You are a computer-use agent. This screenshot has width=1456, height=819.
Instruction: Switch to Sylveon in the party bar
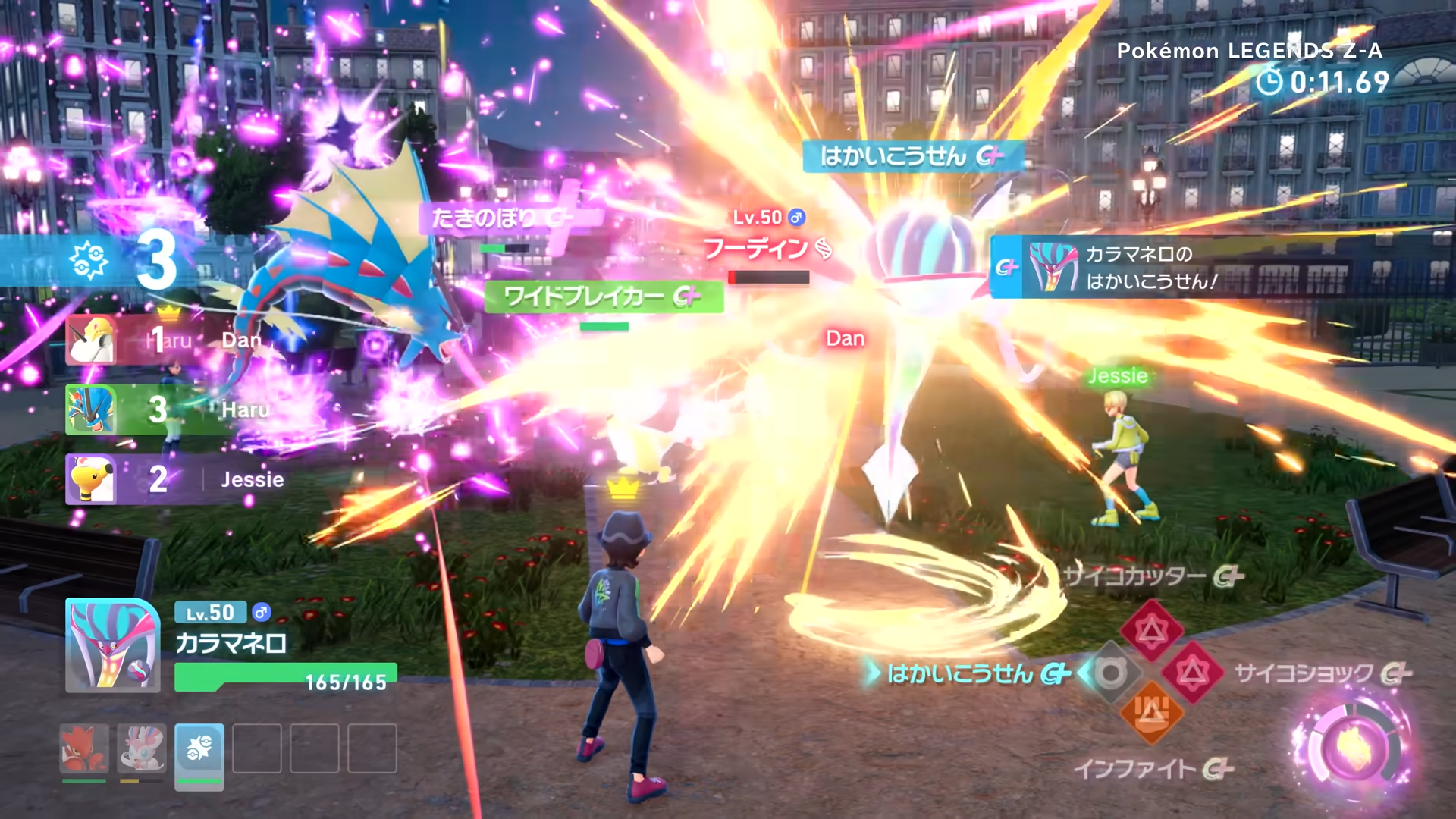[141, 748]
